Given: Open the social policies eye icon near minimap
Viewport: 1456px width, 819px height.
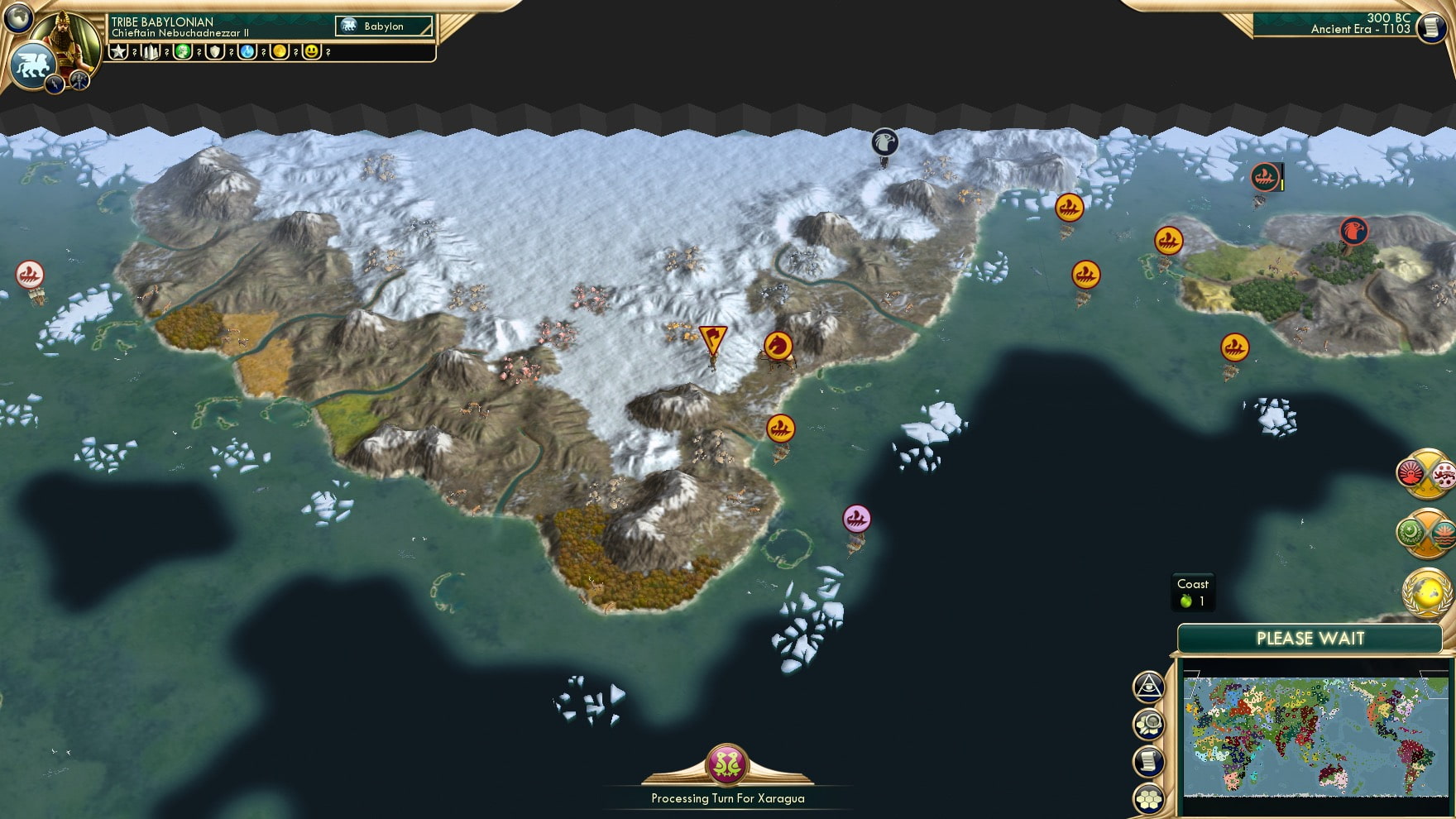Looking at the screenshot, I should [x=1149, y=687].
